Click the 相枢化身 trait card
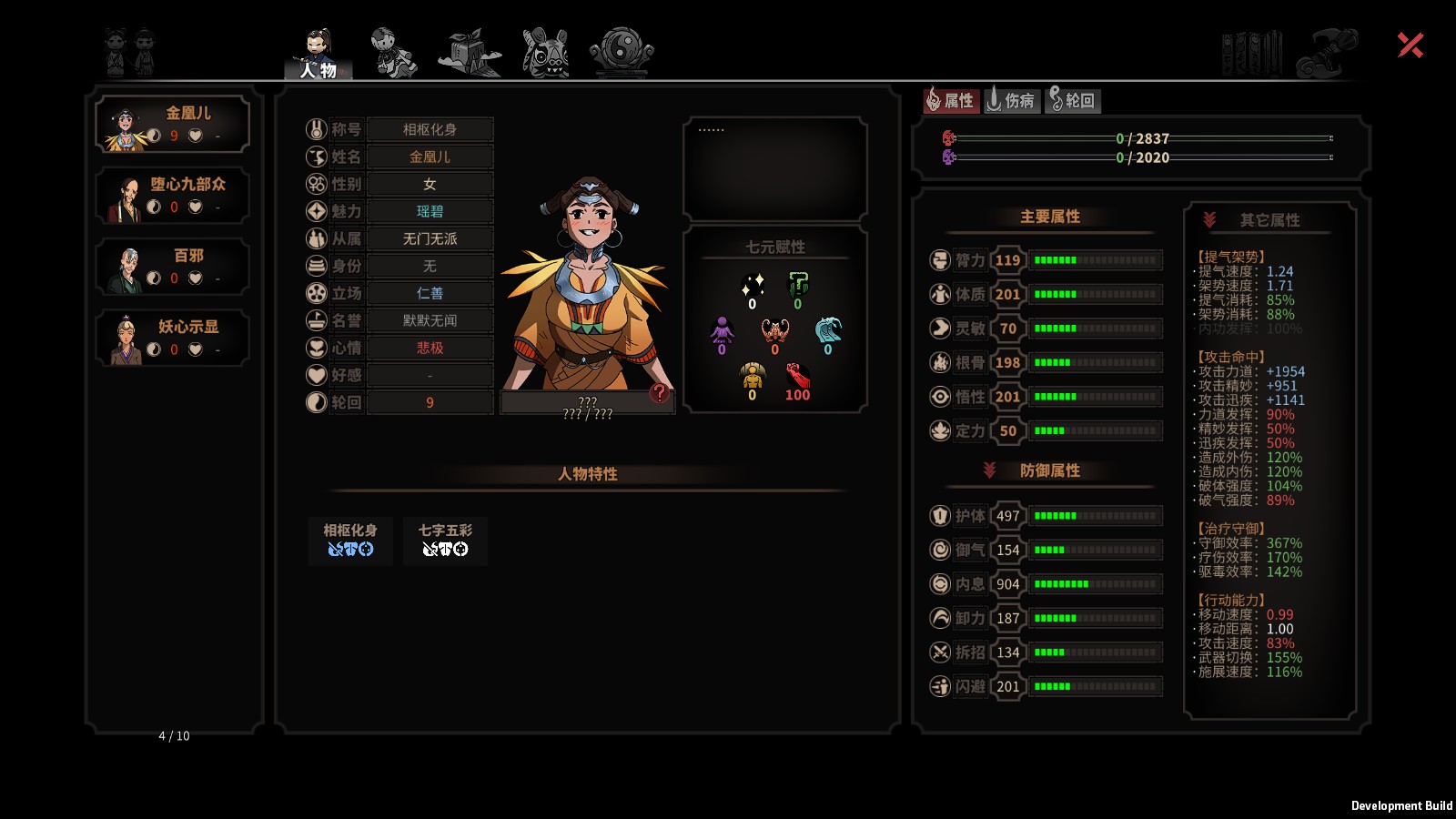The width and height of the screenshot is (1456, 819). coord(350,541)
